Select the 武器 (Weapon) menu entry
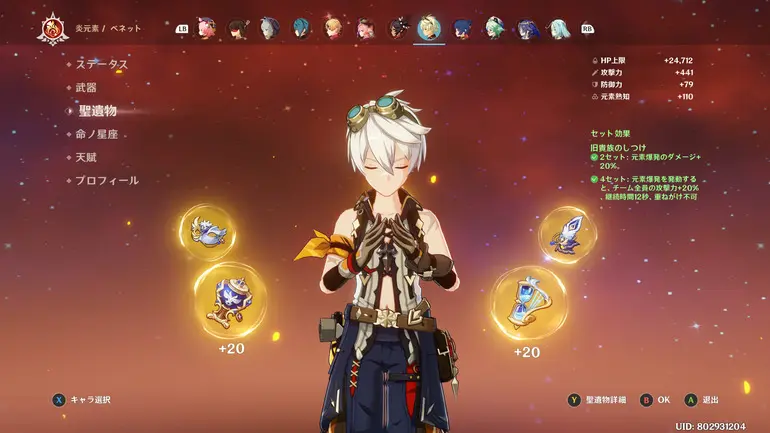This screenshot has height=433, width=770. (86, 88)
